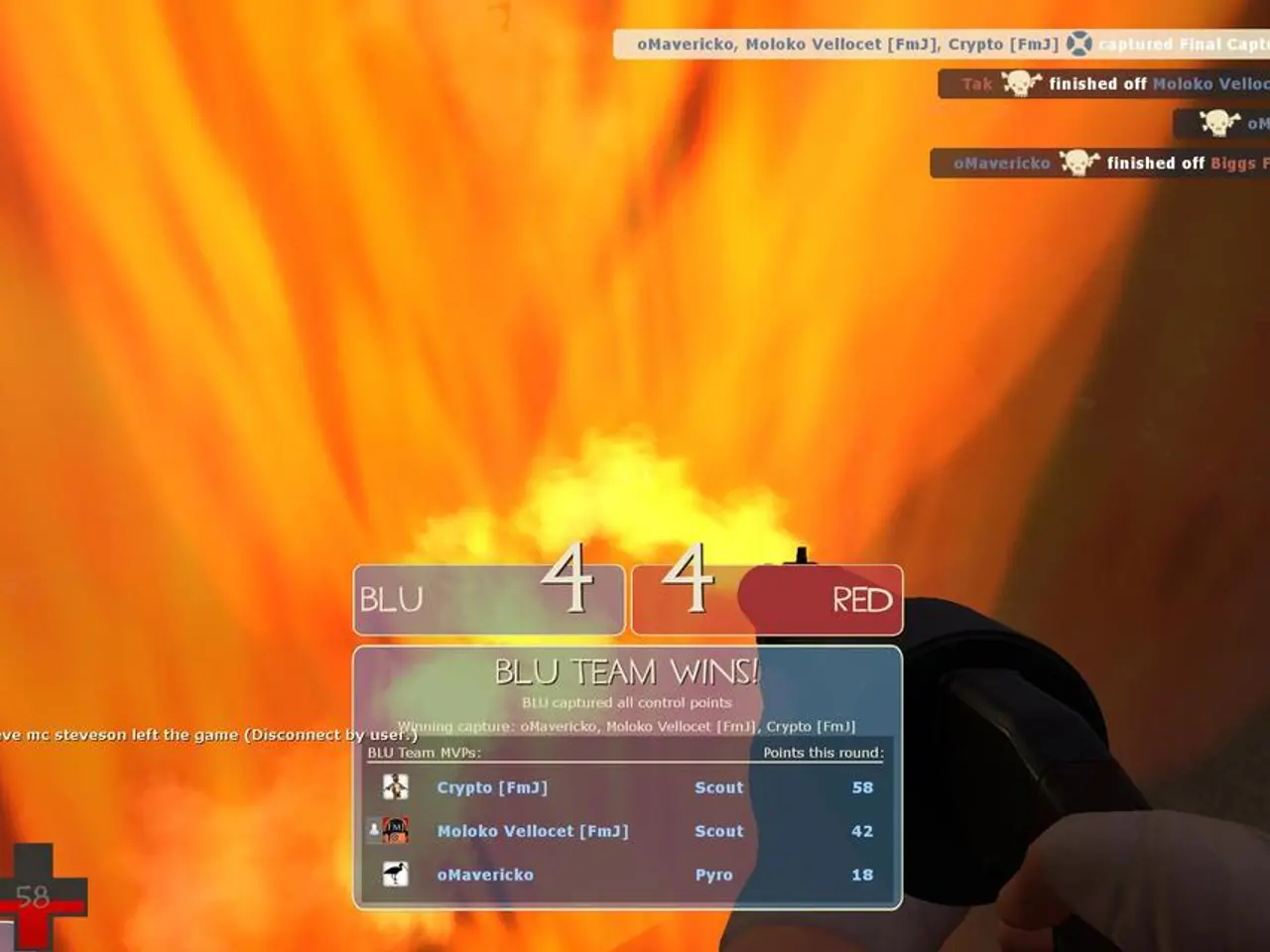This screenshot has width=1270, height=952.
Task: Click Moloko Vellocet's avatar thumbnail
Action: click(396, 831)
